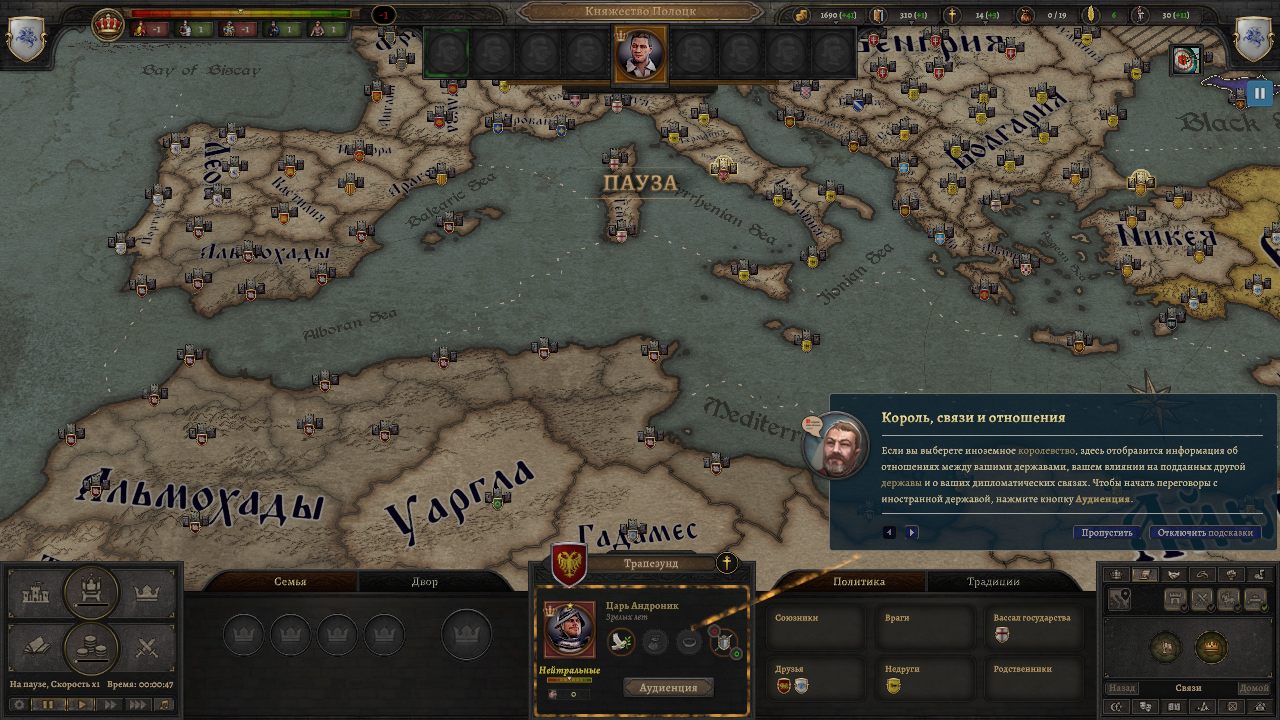The width and height of the screenshot is (1280, 720).
Task: Toggle the music note button
Action: (163, 704)
